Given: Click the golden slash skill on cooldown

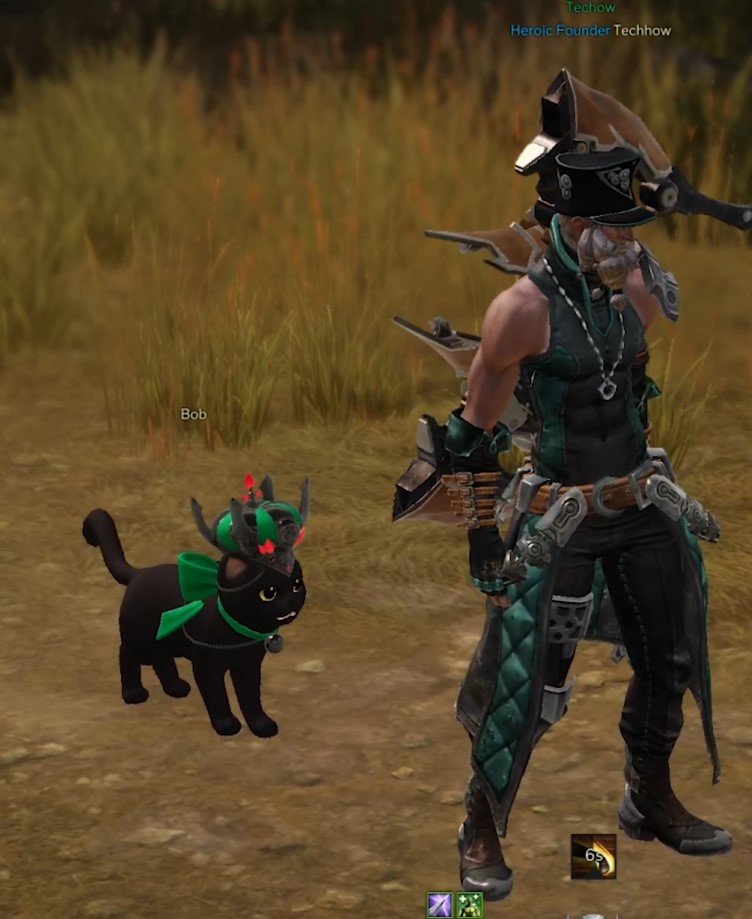Looking at the screenshot, I should (593, 857).
